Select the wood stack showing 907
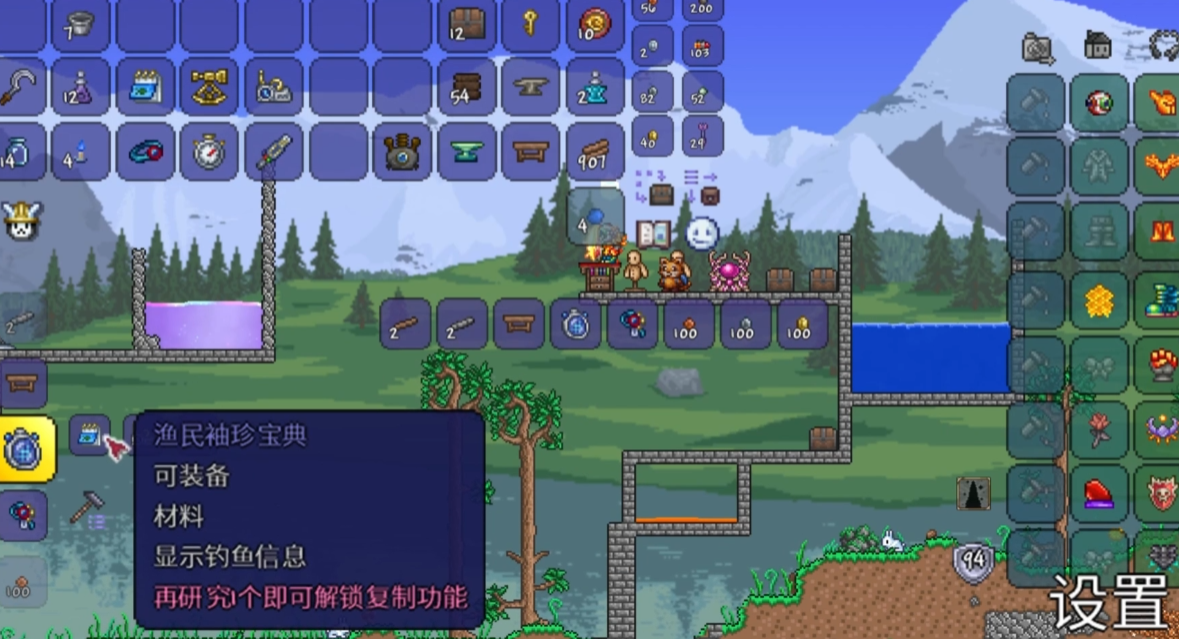This screenshot has height=639, width=1179. pyautogui.click(x=594, y=152)
